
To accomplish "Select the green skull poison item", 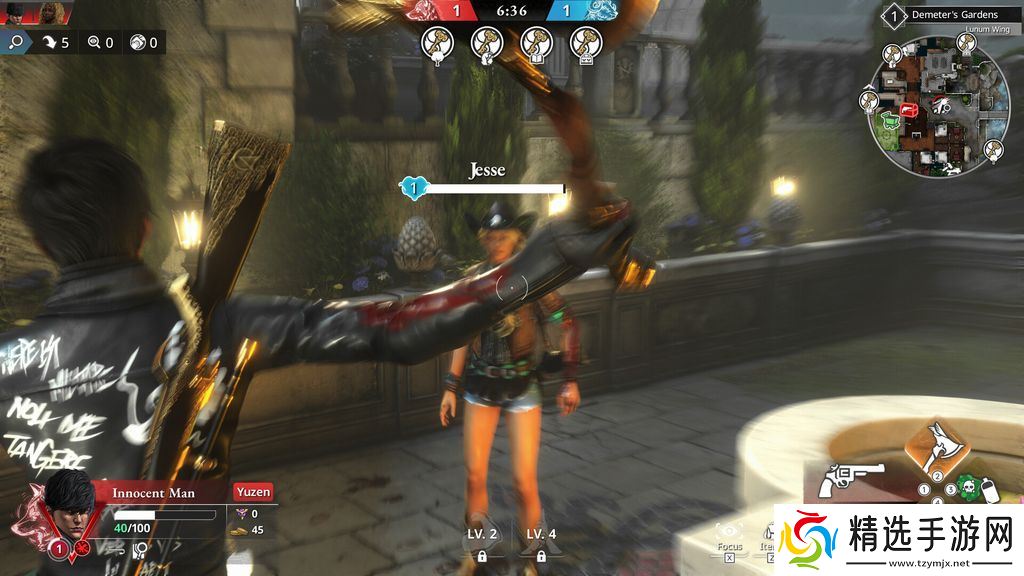I will [x=967, y=490].
